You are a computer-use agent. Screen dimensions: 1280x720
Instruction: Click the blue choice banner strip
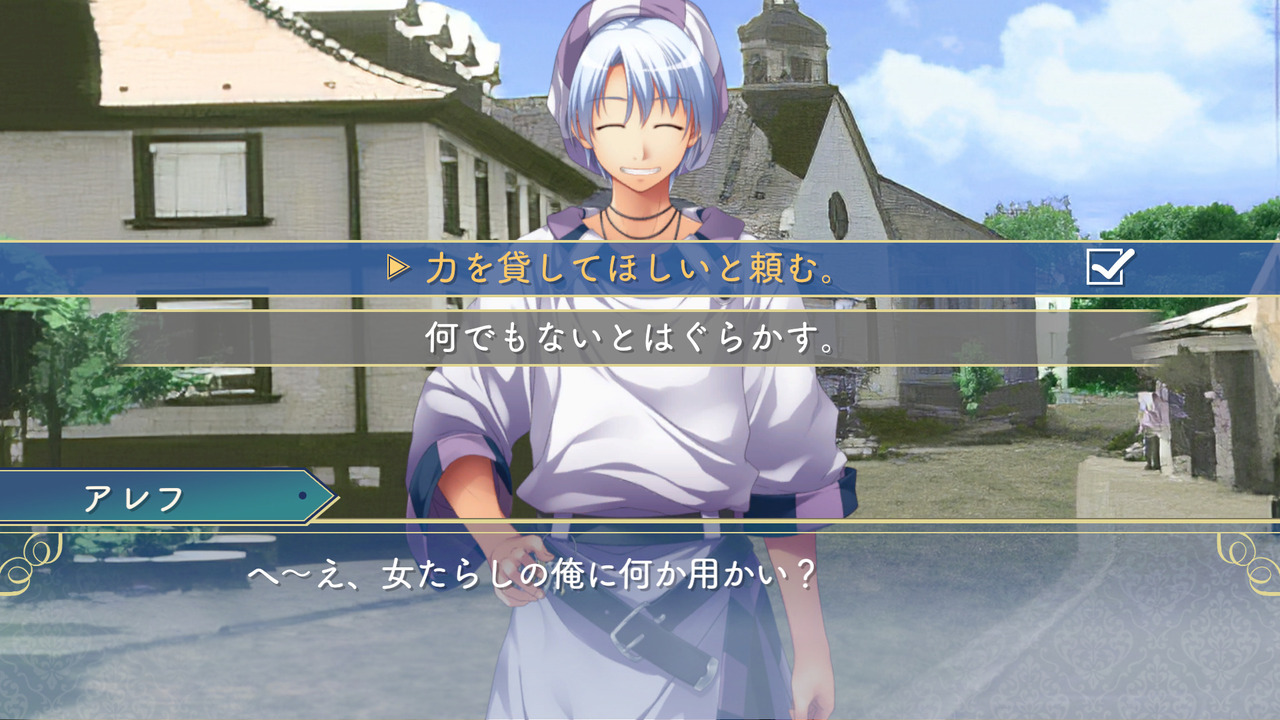point(640,268)
